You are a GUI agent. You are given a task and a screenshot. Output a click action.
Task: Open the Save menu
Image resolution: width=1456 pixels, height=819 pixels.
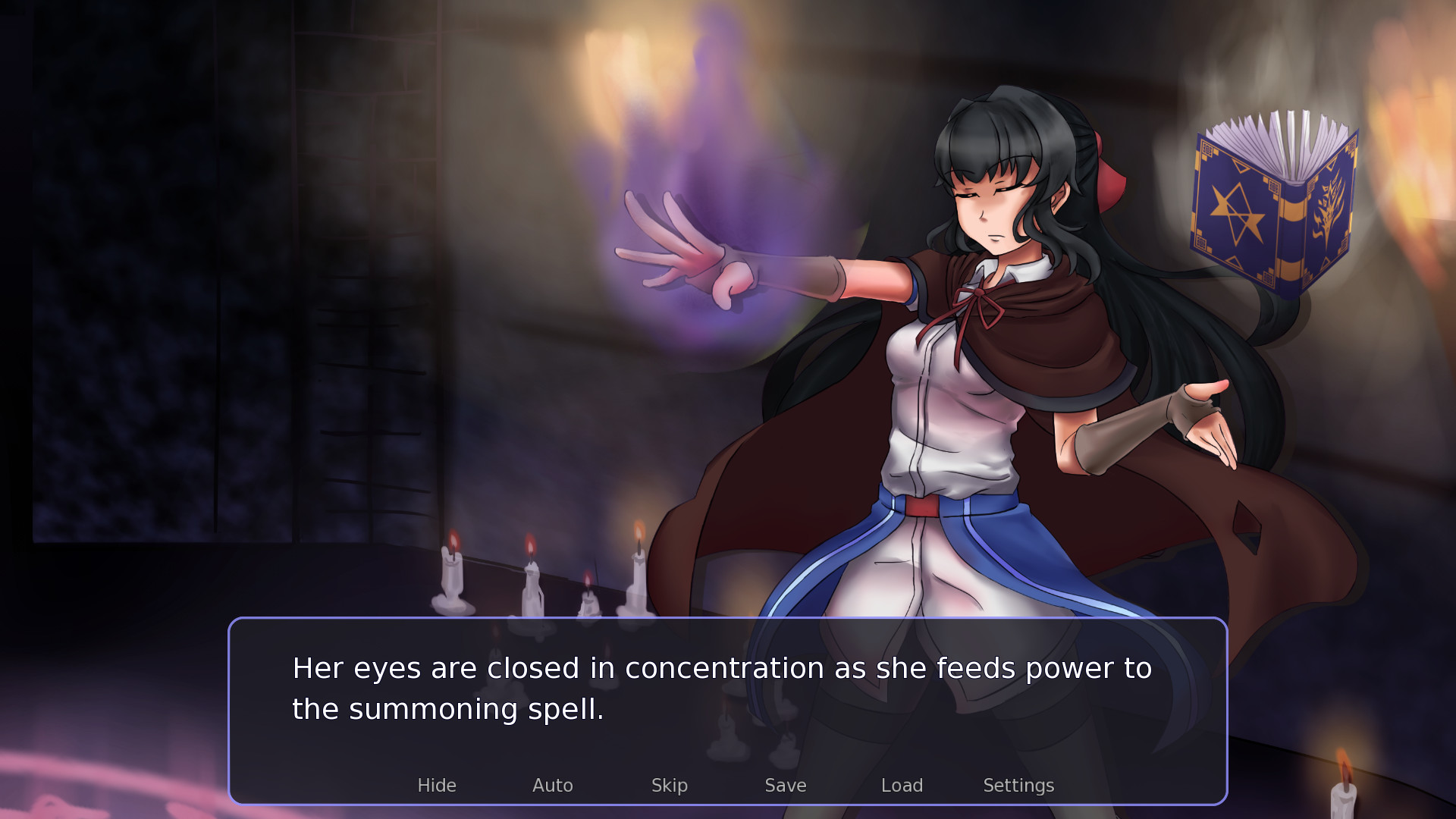pos(785,786)
